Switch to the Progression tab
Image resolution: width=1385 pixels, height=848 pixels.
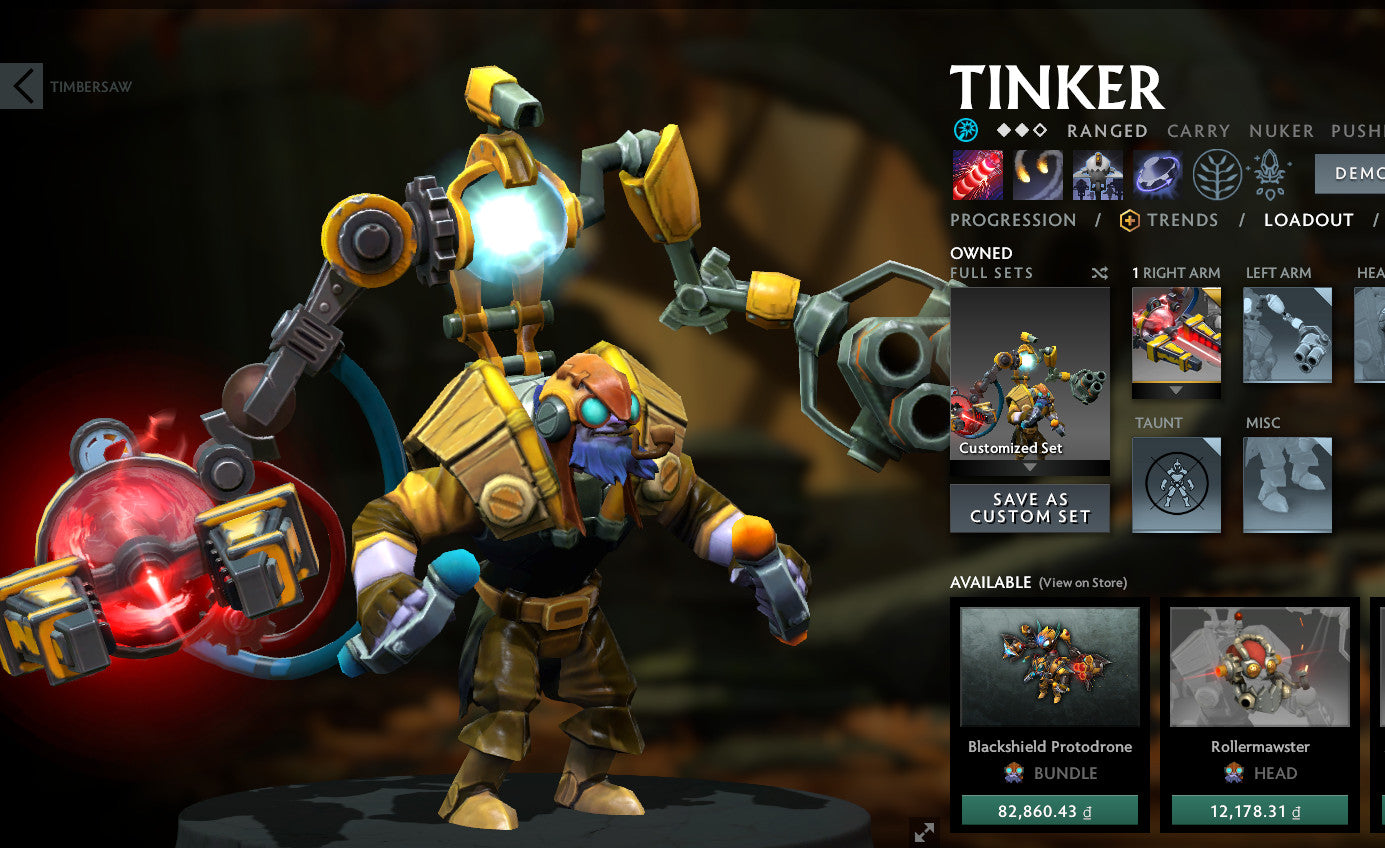pos(1012,220)
